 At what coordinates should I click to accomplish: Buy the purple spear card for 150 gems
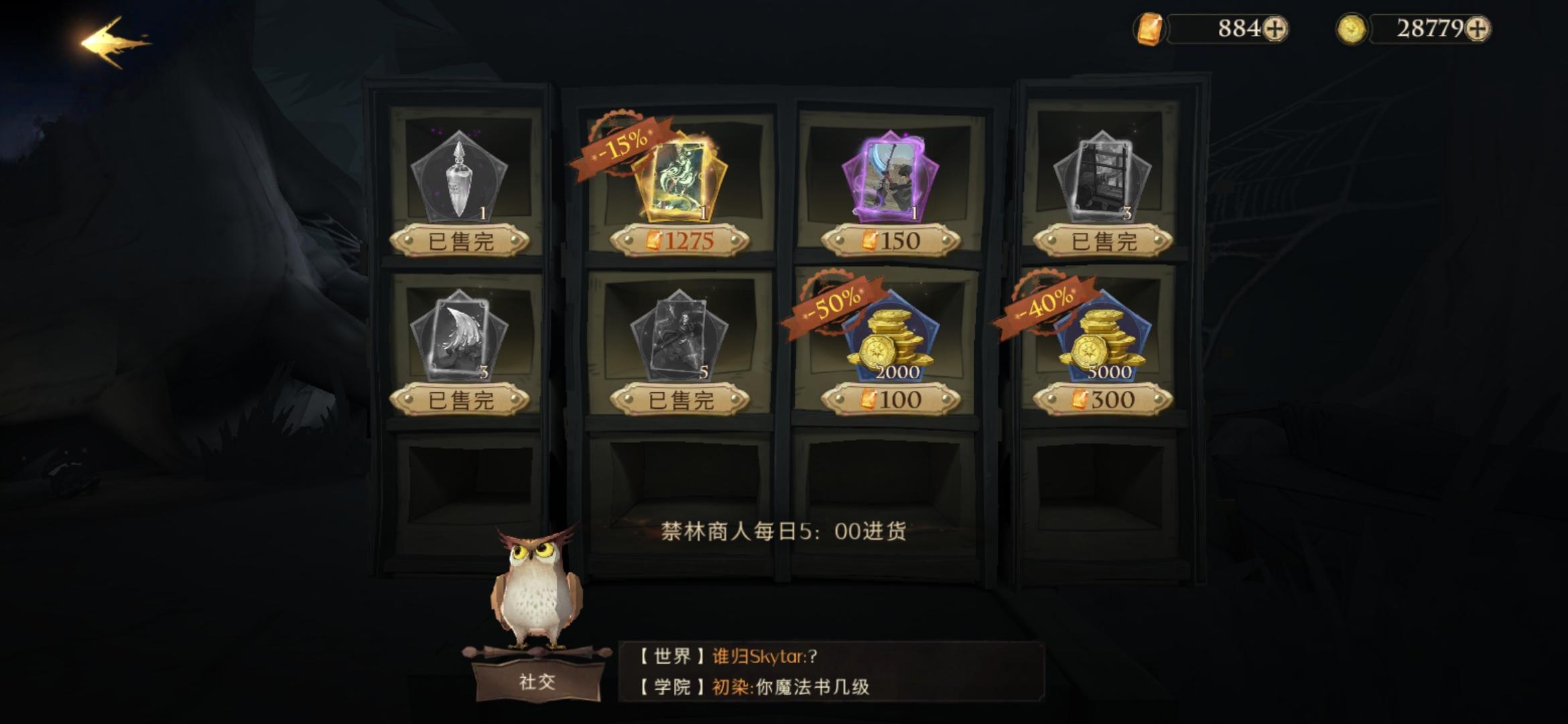click(x=891, y=239)
